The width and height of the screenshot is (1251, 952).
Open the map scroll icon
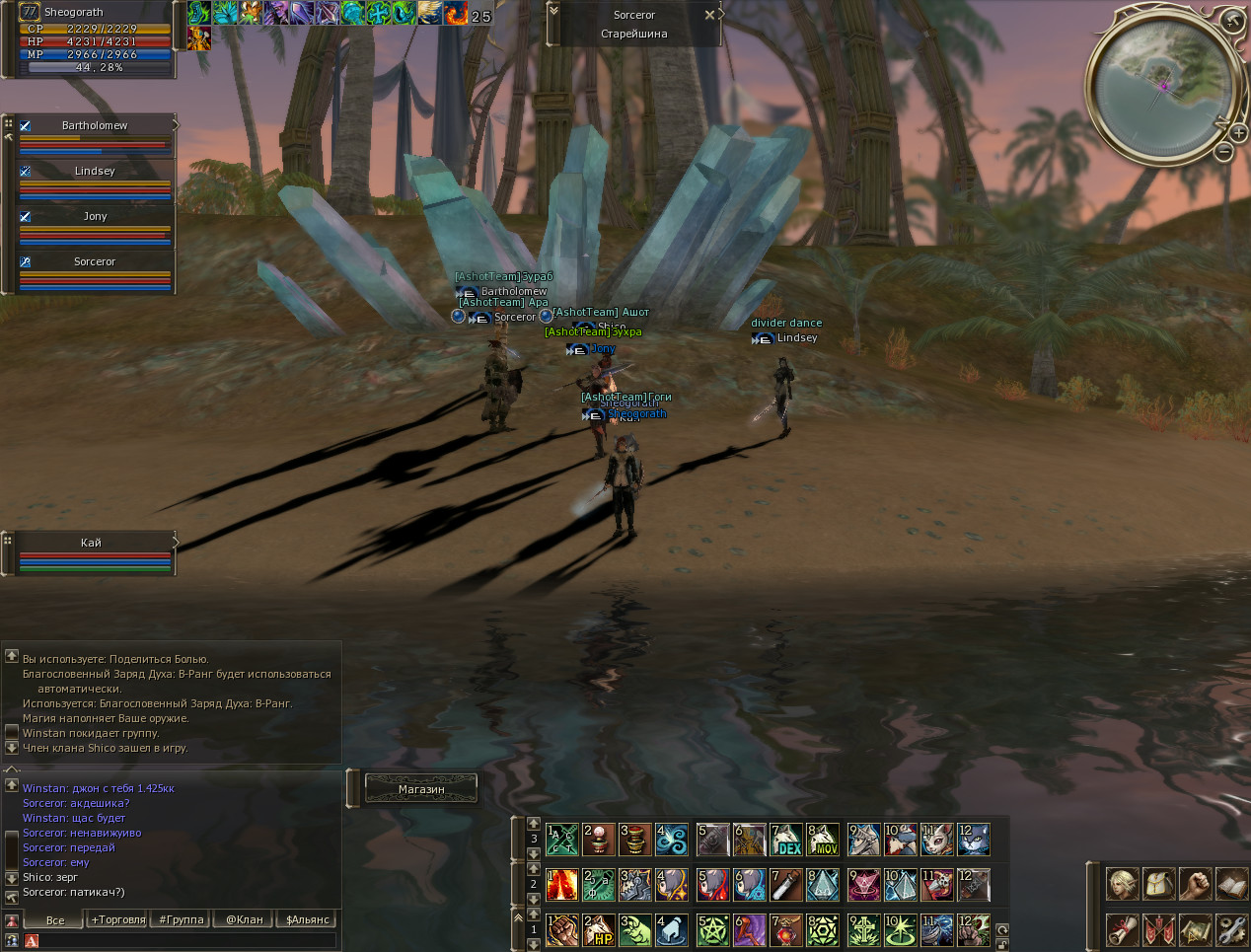click(1196, 929)
